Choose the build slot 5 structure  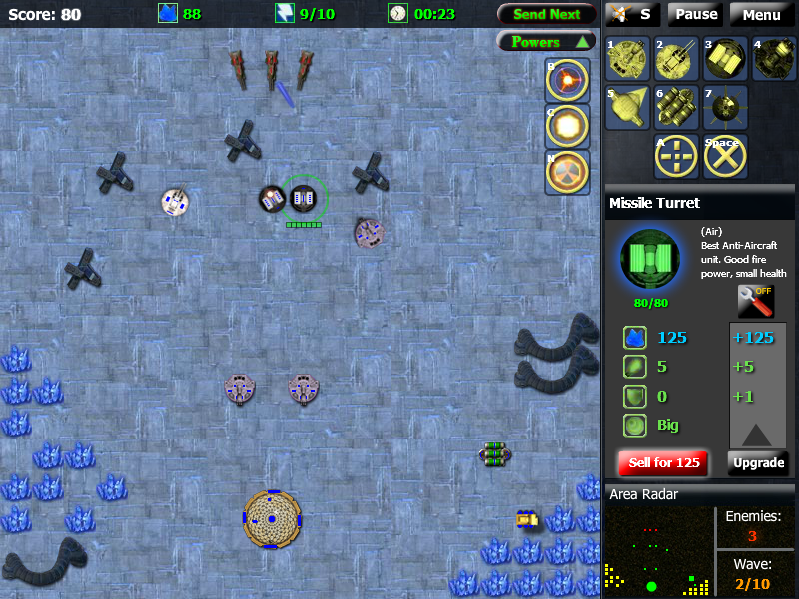627,108
